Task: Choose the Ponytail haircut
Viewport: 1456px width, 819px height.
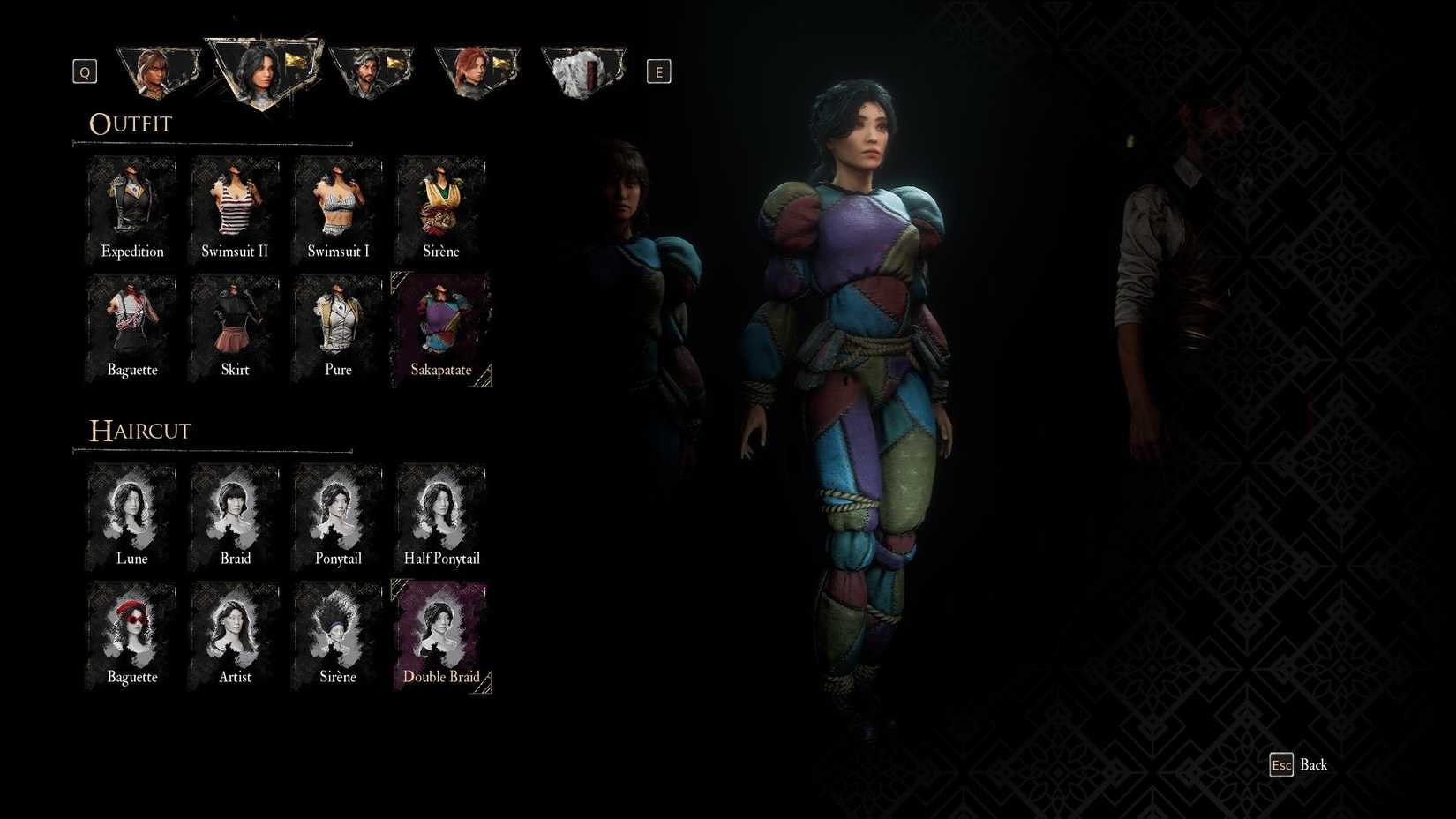Action: (x=337, y=516)
